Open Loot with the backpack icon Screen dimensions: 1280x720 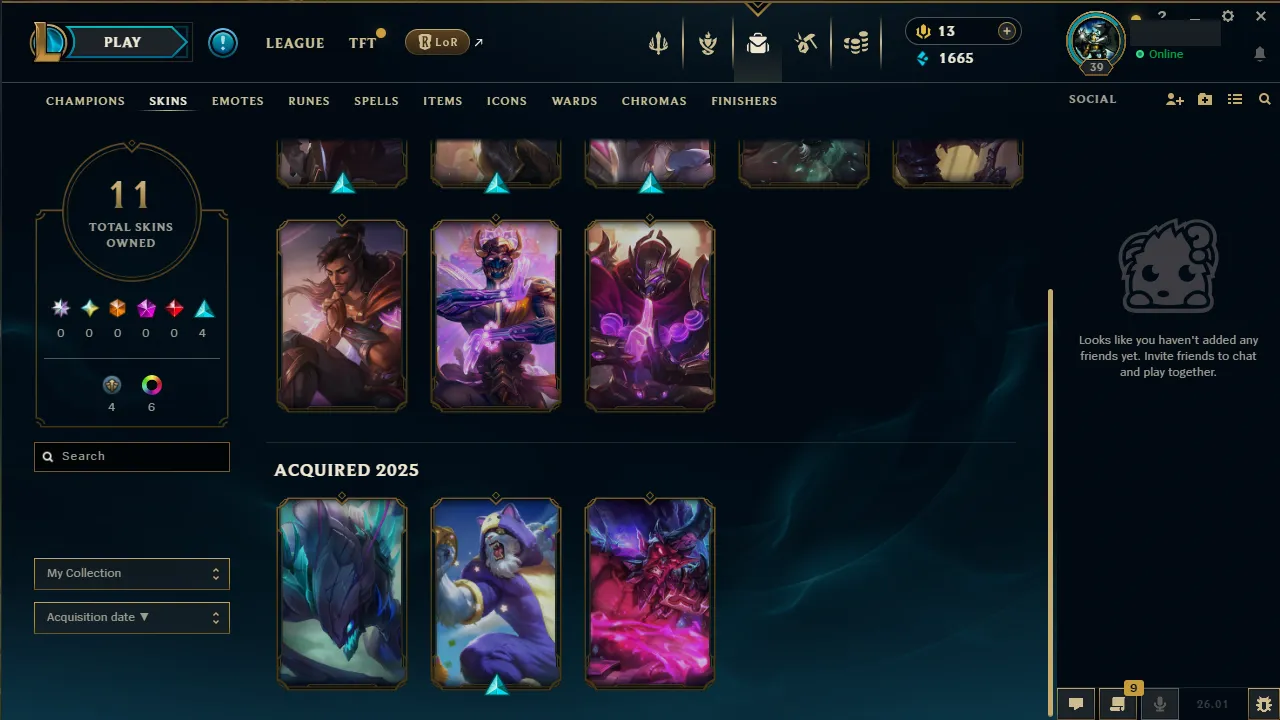[757, 44]
